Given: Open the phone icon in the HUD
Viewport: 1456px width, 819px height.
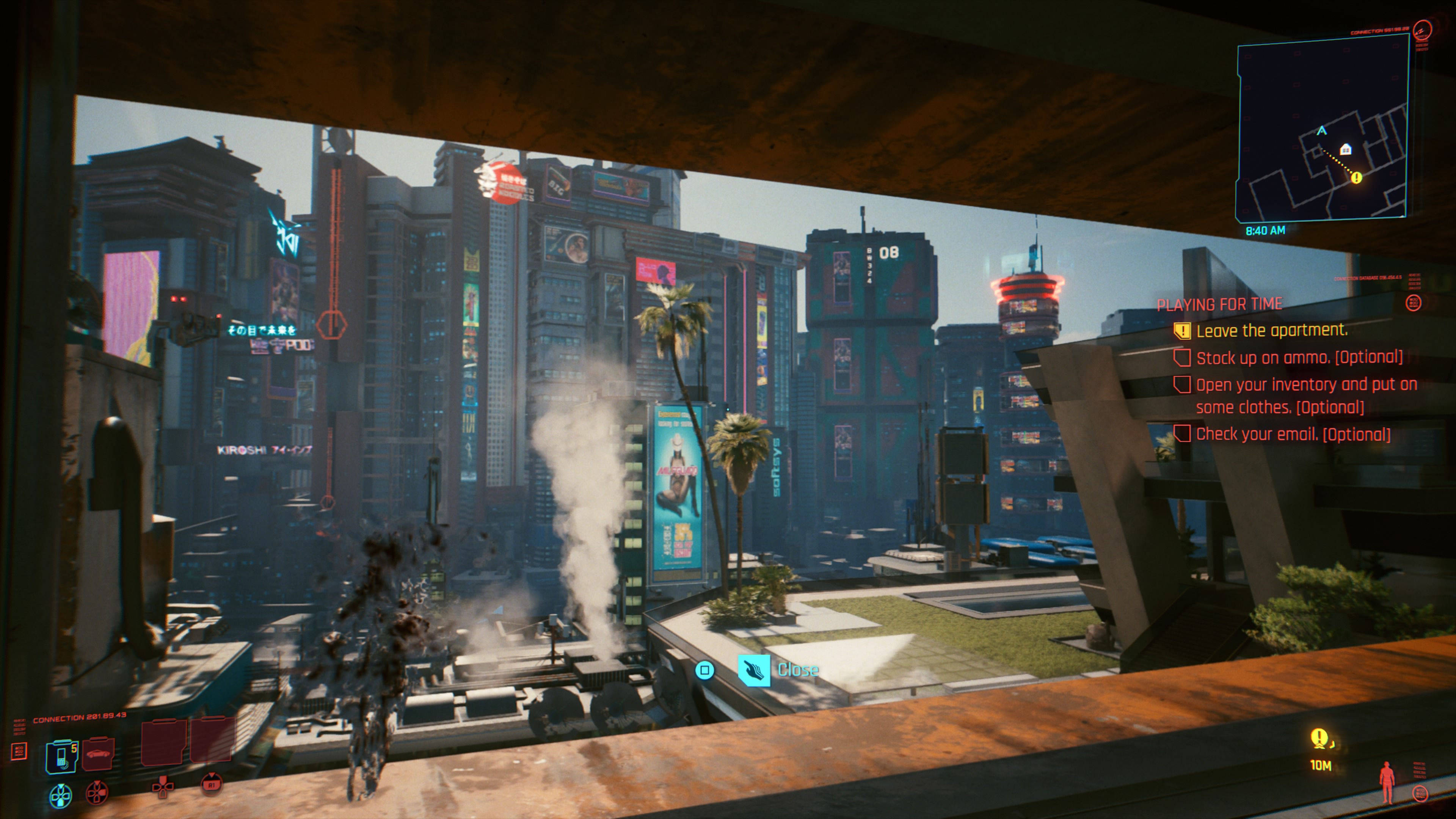Looking at the screenshot, I should click(x=61, y=756).
